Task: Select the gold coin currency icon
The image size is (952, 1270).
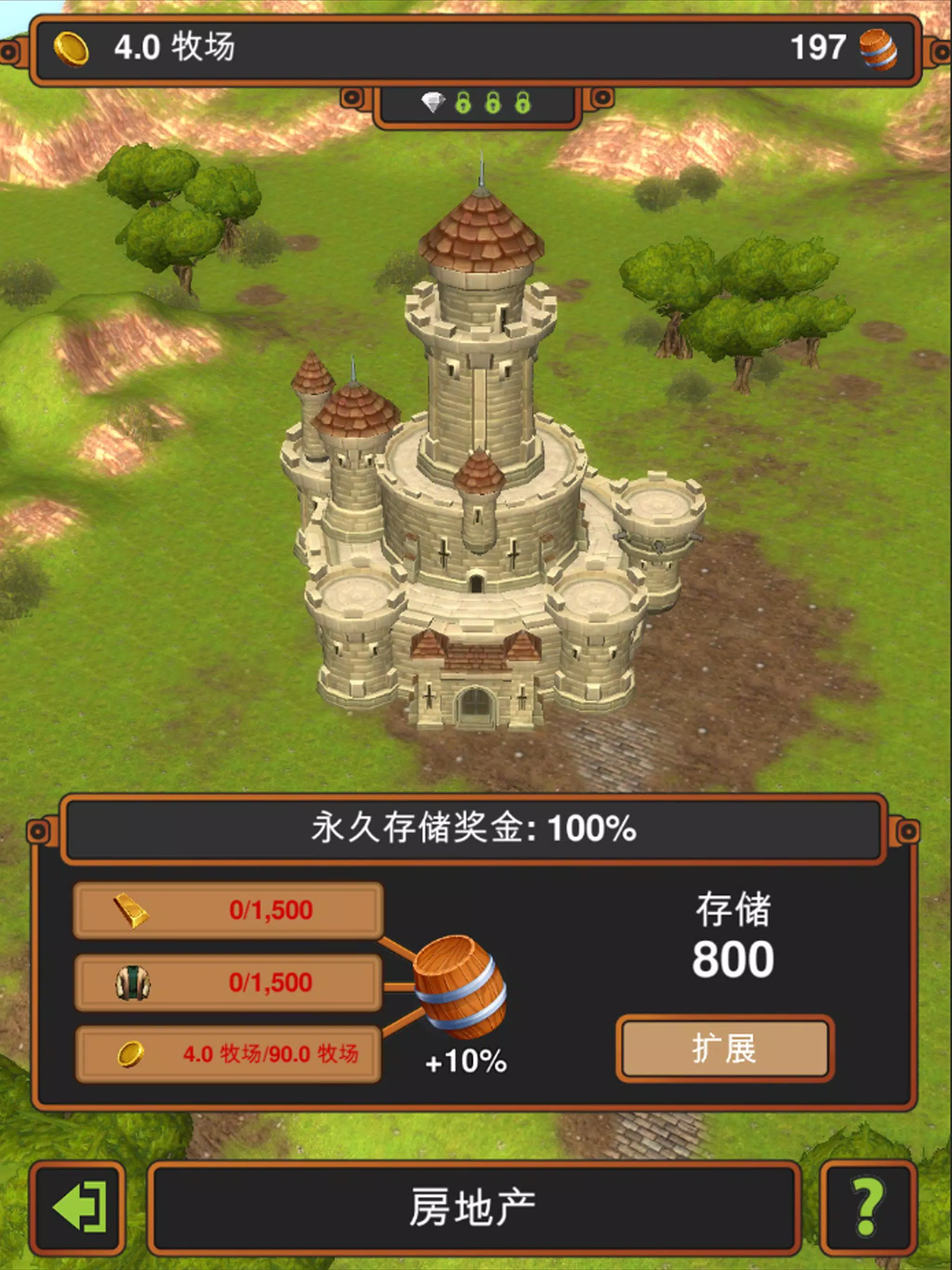Action: 71,49
